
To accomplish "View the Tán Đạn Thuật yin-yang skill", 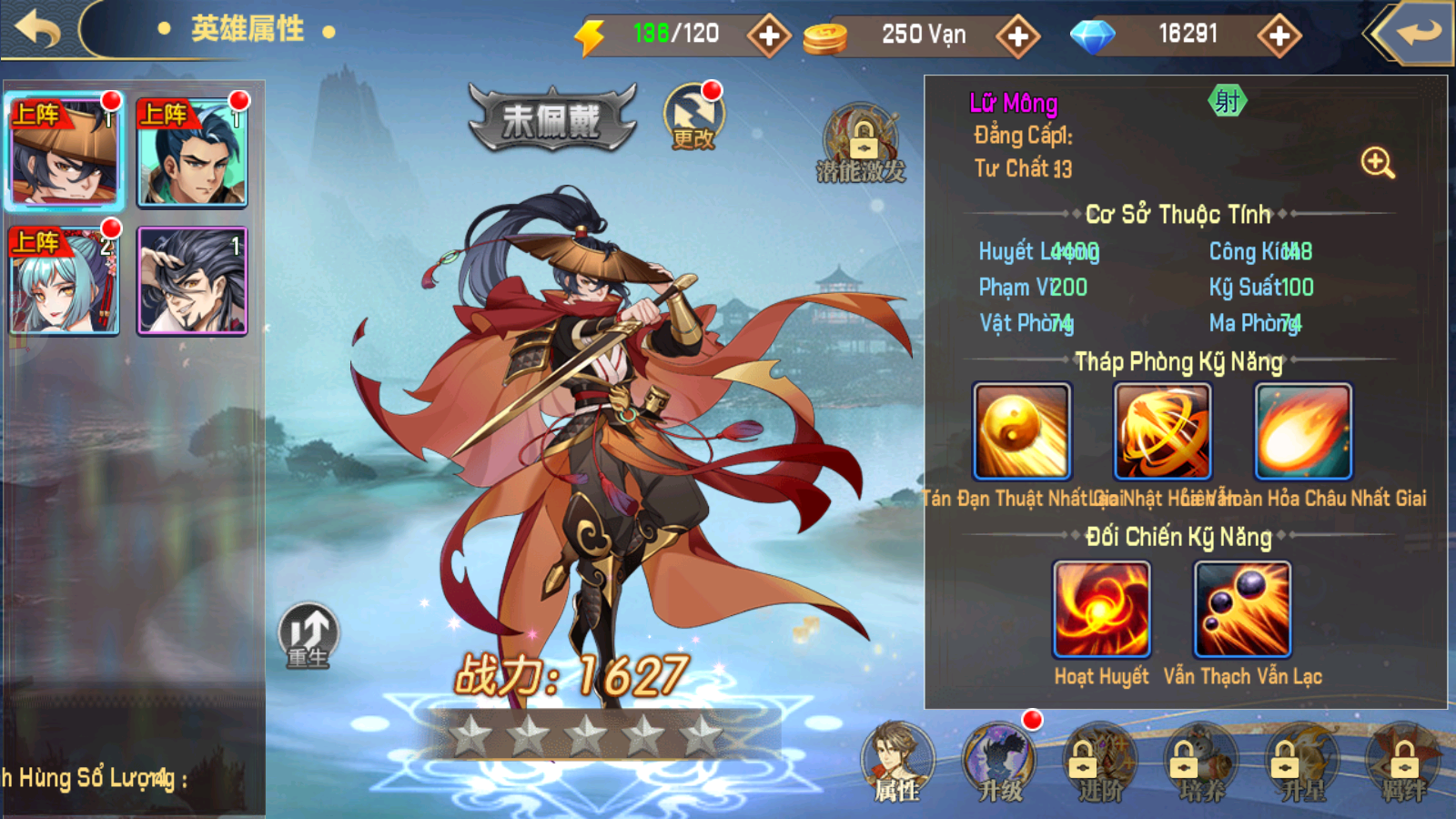I will [x=1022, y=431].
